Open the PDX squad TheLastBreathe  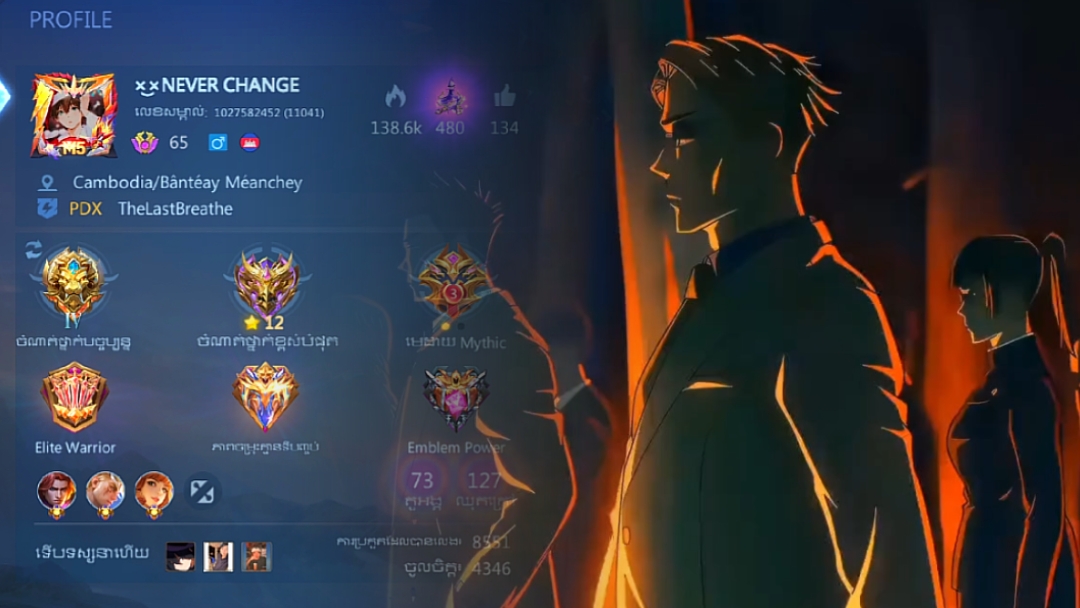click(174, 209)
